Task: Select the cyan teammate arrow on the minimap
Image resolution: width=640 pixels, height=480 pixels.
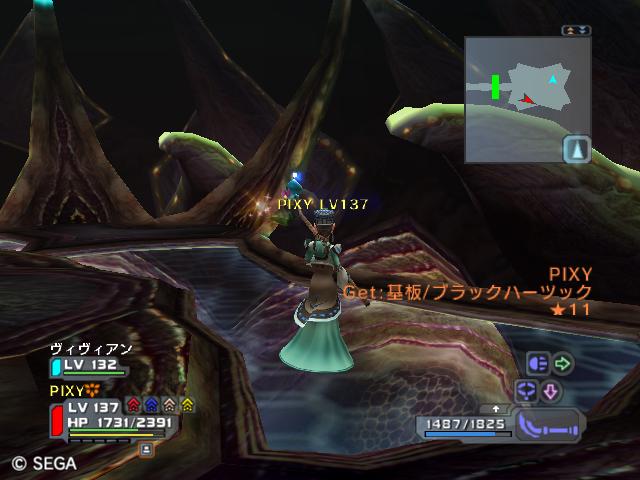Action: tap(553, 78)
